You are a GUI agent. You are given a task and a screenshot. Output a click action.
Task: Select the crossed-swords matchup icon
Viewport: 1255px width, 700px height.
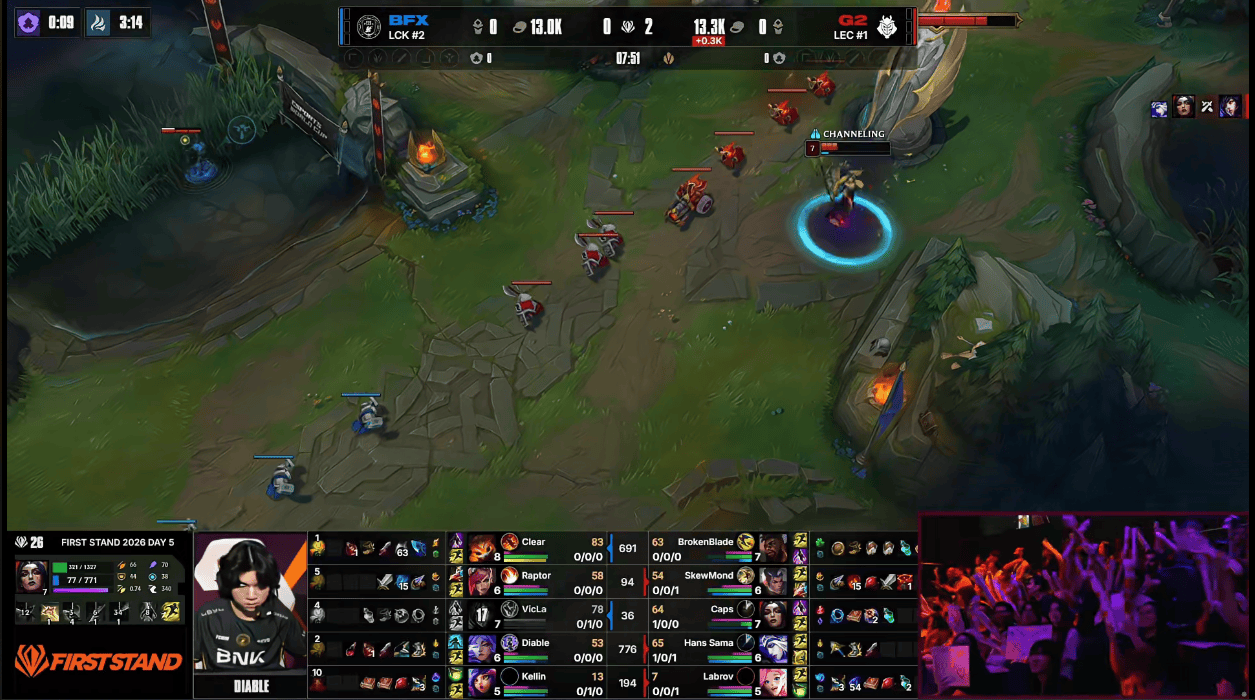click(1207, 108)
